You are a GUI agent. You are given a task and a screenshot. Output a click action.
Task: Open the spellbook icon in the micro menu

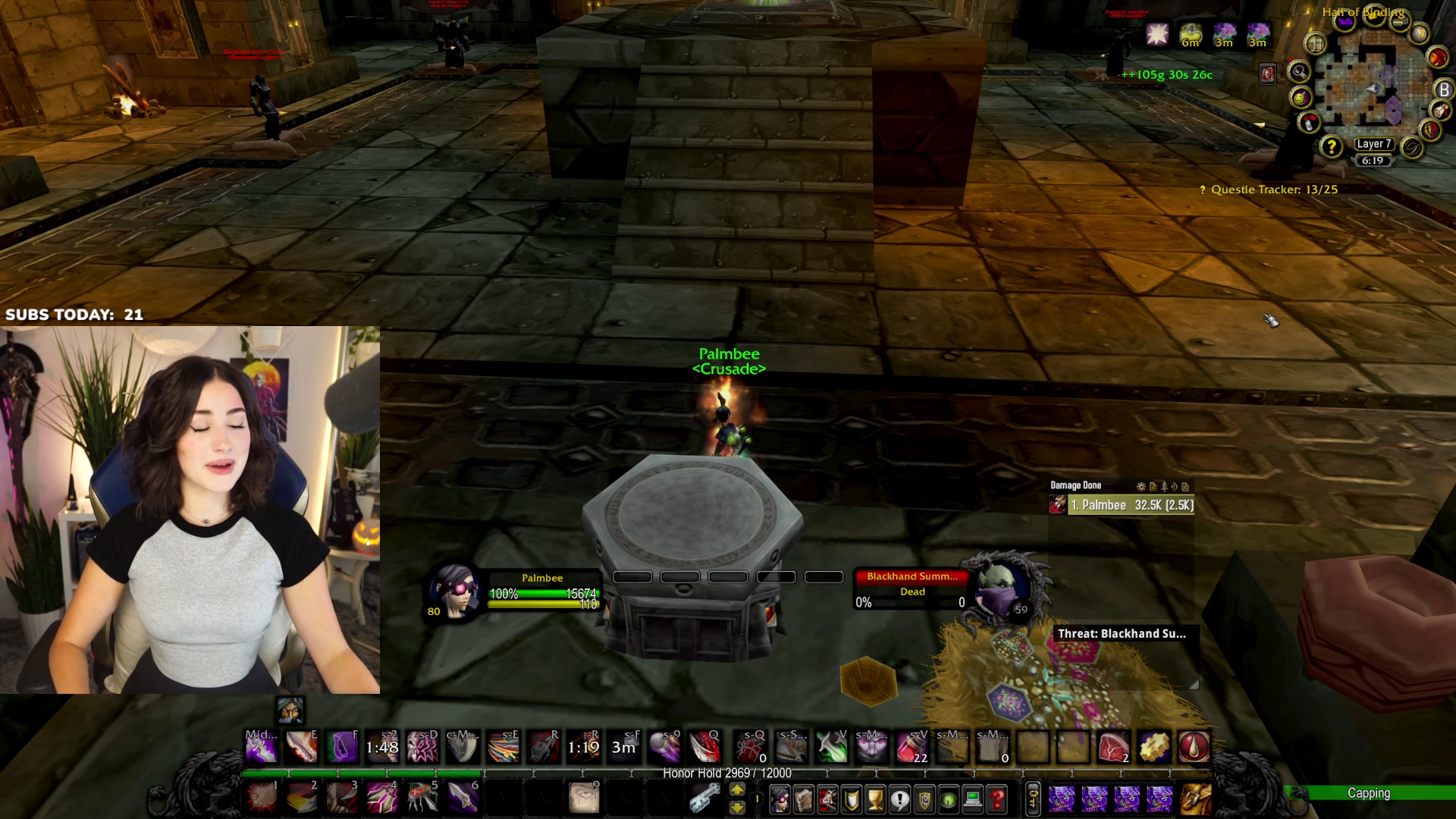pyautogui.click(x=805, y=799)
